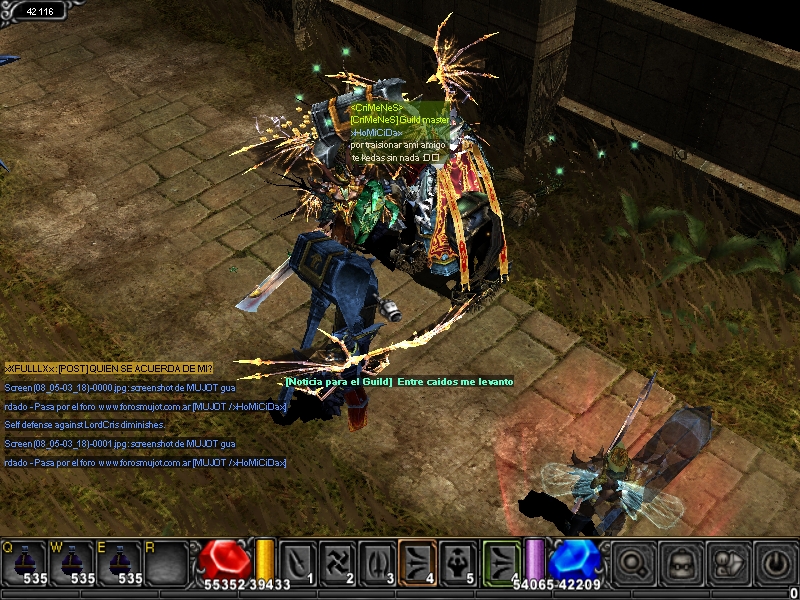Screen dimensions: 800x600
Task: Open the character and party button
Action: coord(729,562)
